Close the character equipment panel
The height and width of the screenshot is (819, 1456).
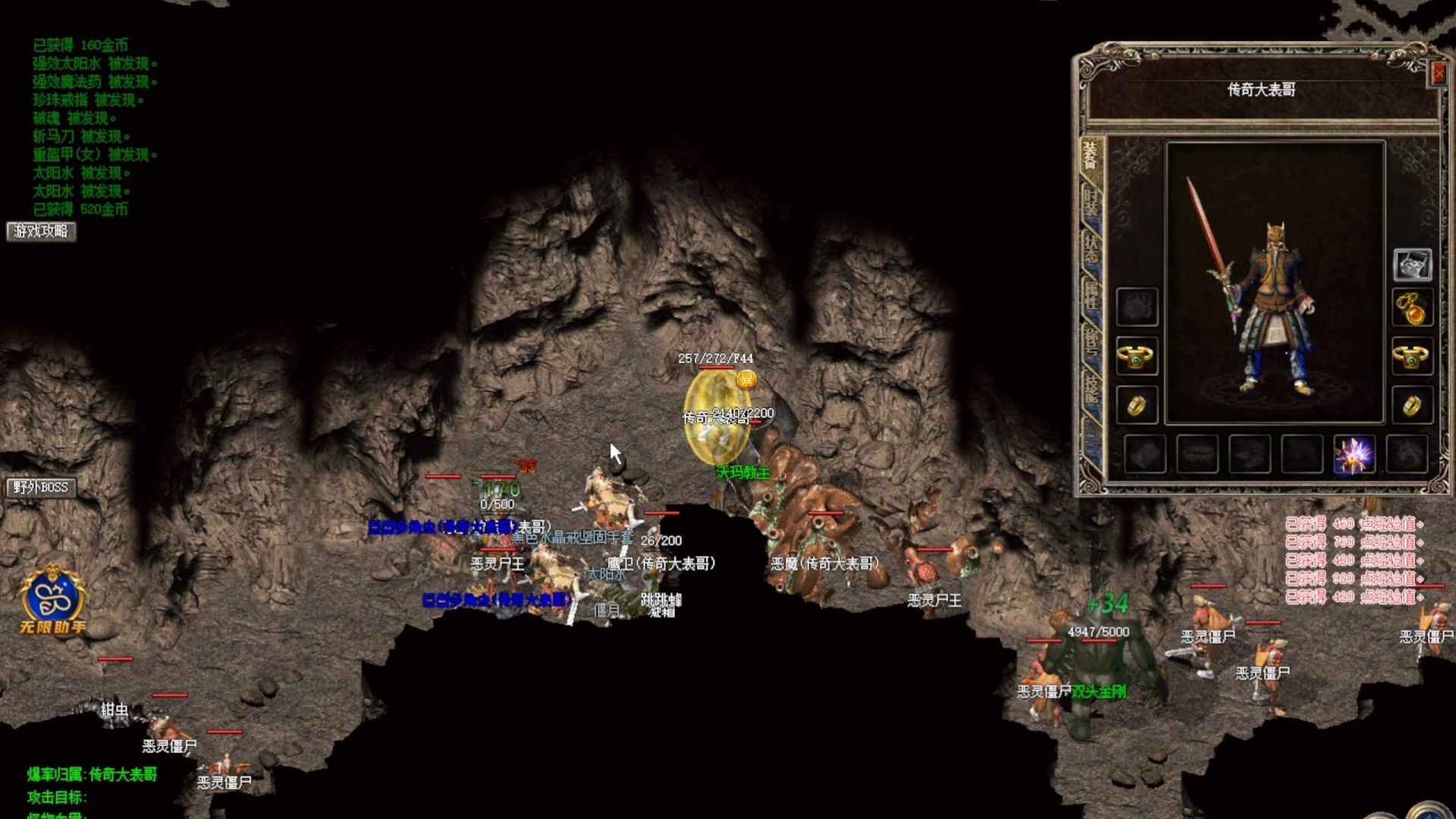[1439, 74]
